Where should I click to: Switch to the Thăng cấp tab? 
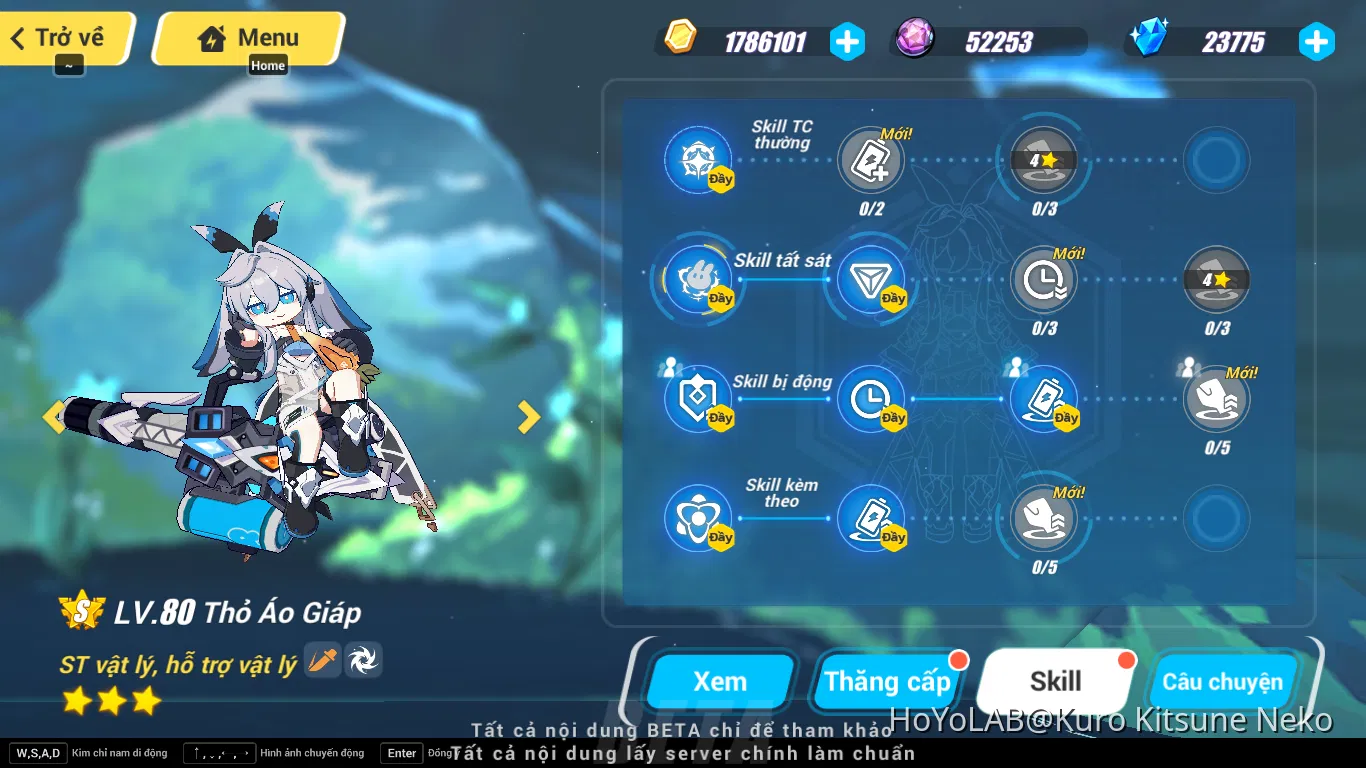point(888,681)
